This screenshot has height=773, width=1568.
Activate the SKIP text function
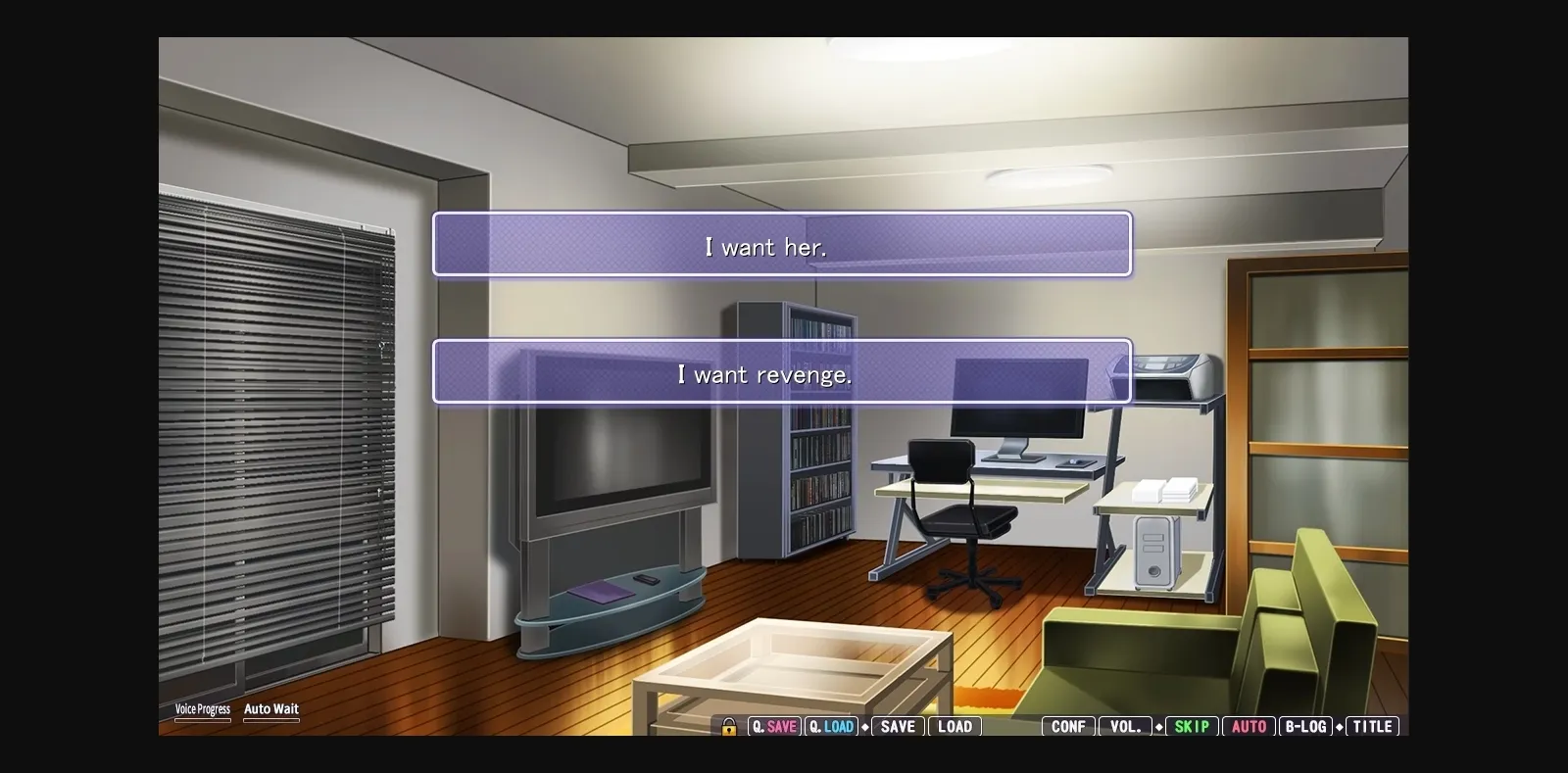1192,727
